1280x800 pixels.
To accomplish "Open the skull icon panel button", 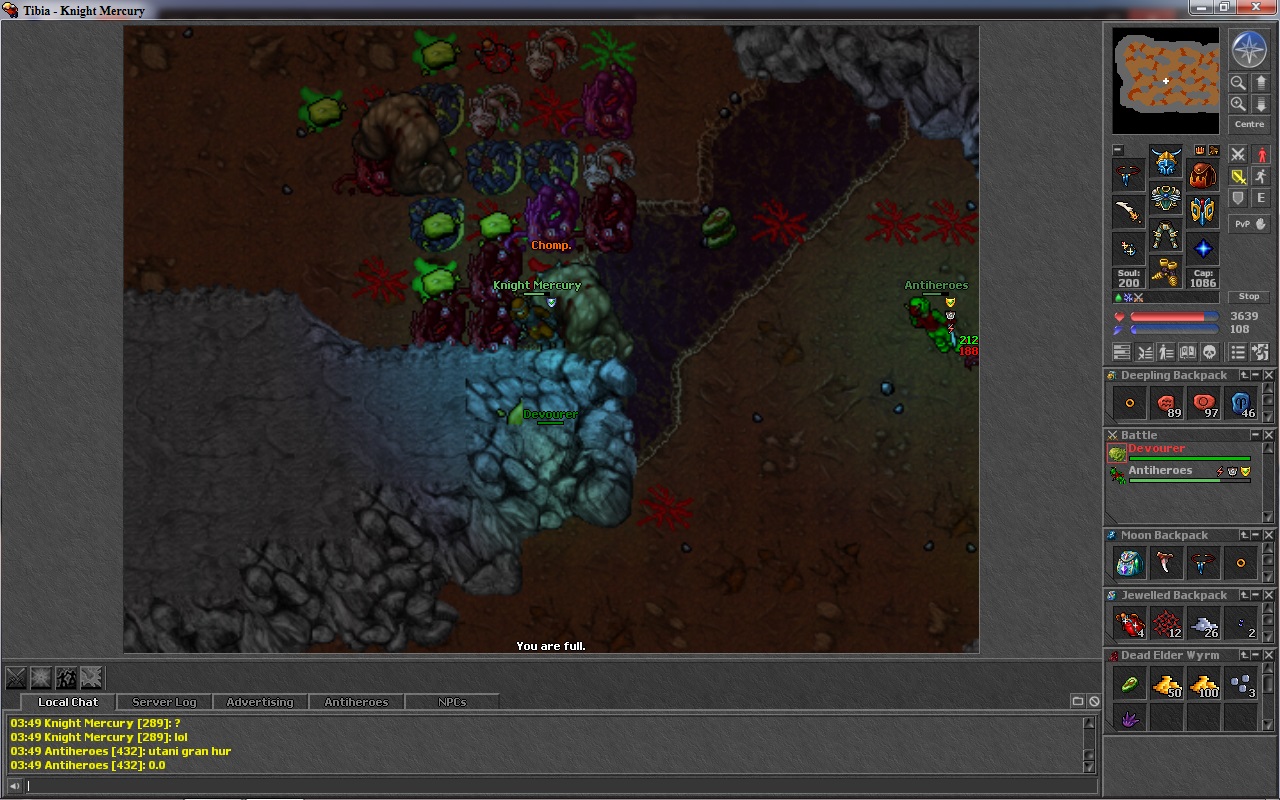I will point(1208,352).
